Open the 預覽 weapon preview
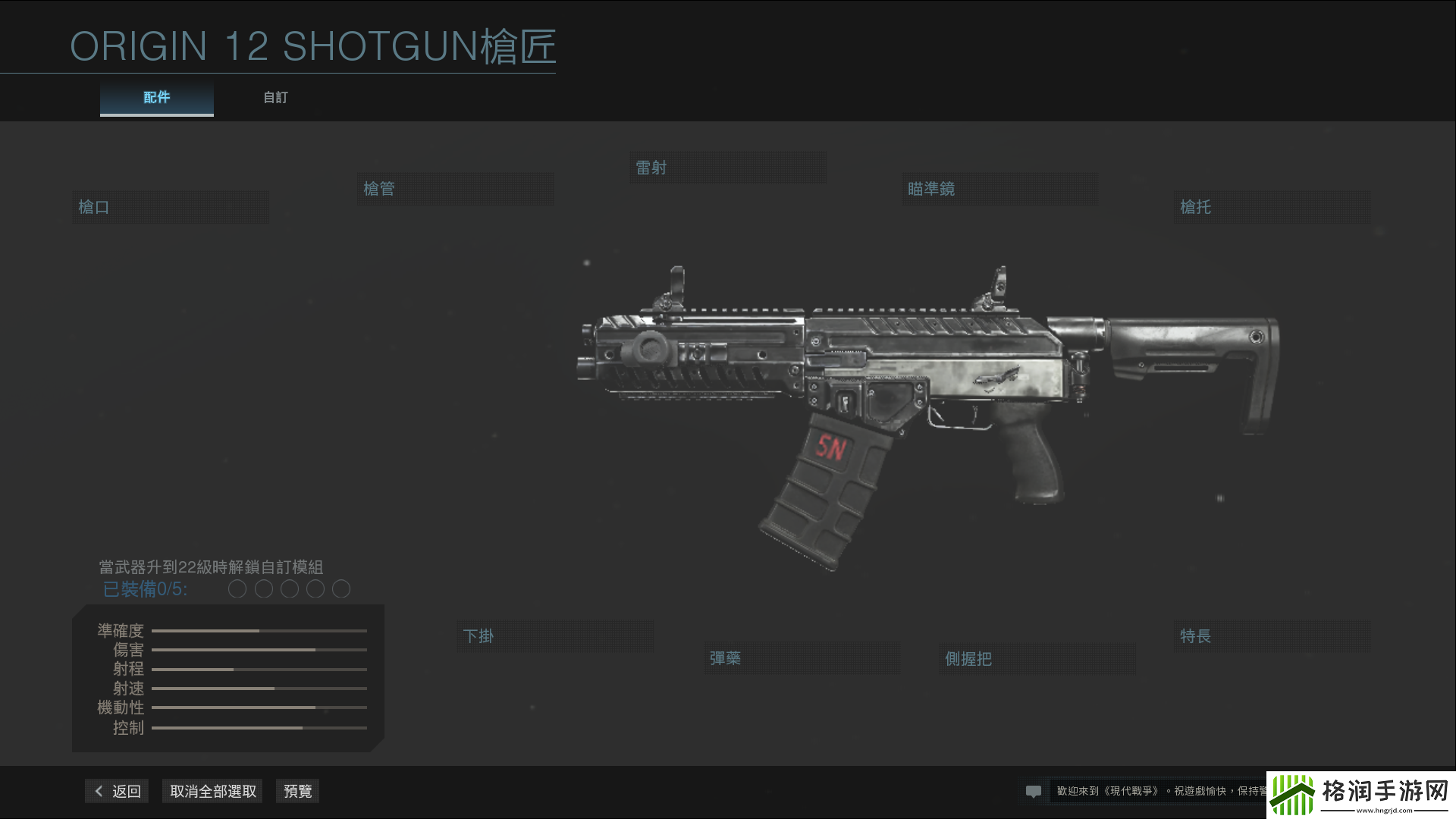 pos(297,790)
